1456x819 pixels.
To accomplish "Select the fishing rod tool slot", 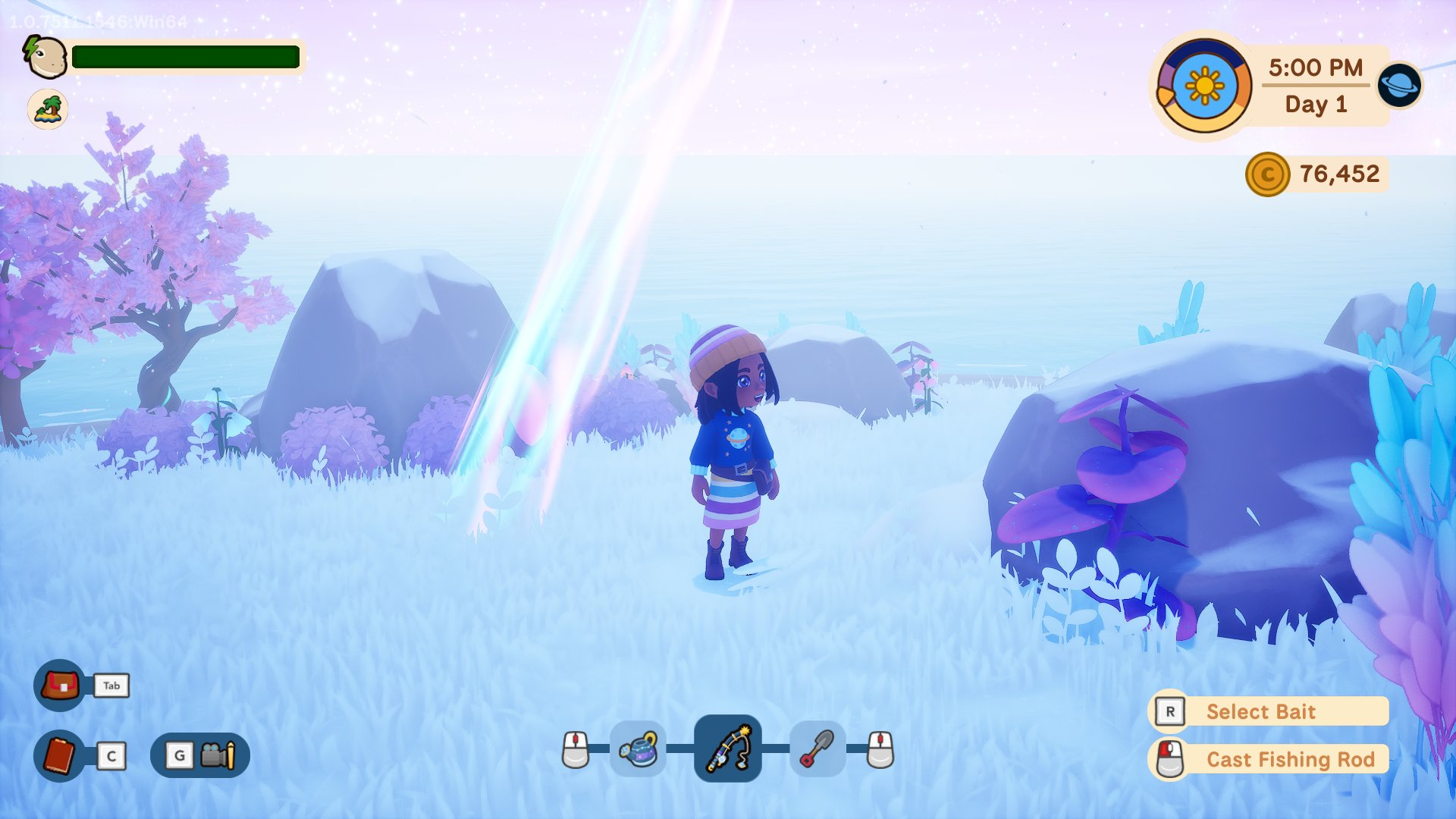I will pyautogui.click(x=727, y=748).
